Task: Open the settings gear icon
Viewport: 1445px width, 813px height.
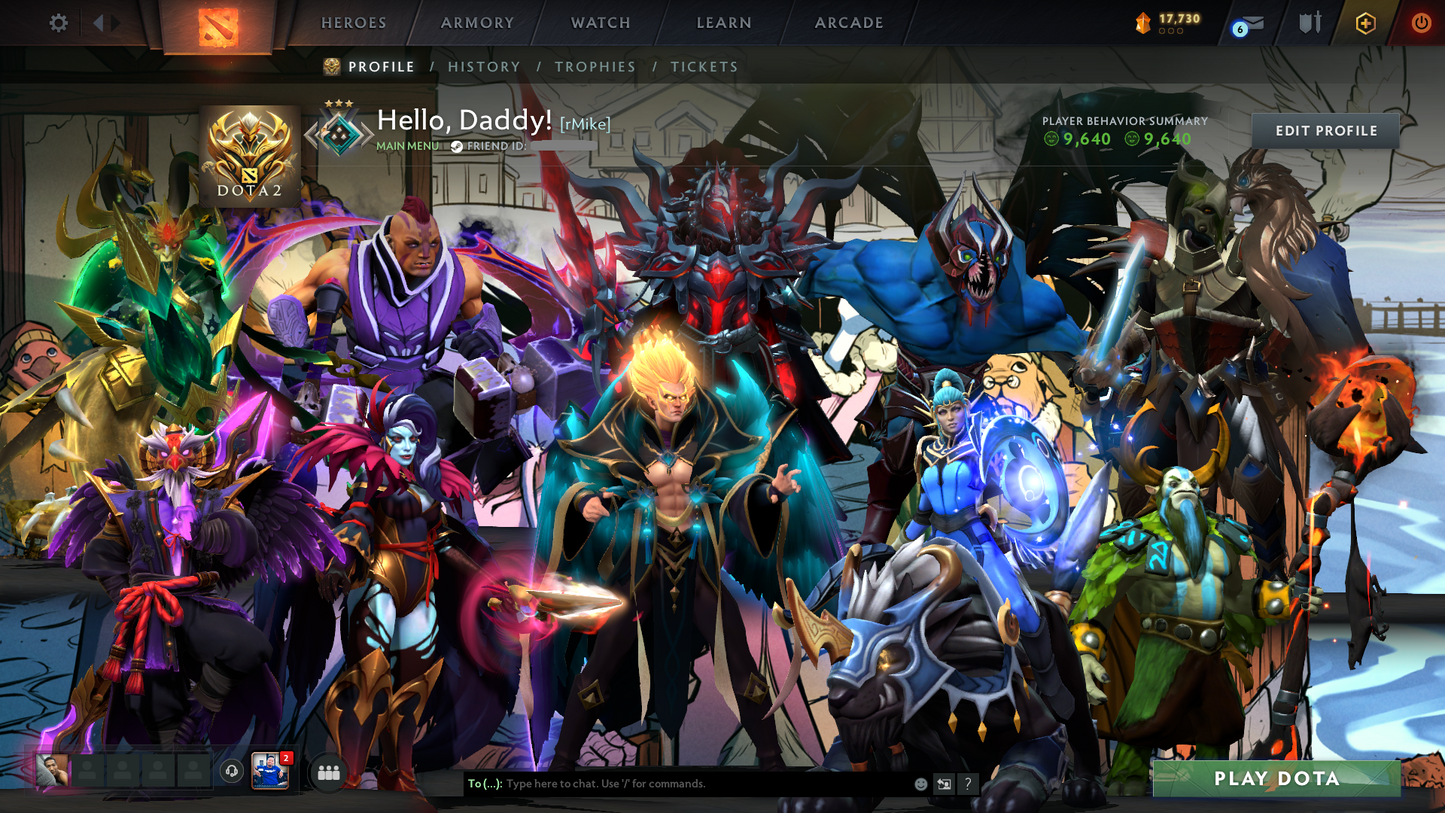Action: (x=58, y=22)
